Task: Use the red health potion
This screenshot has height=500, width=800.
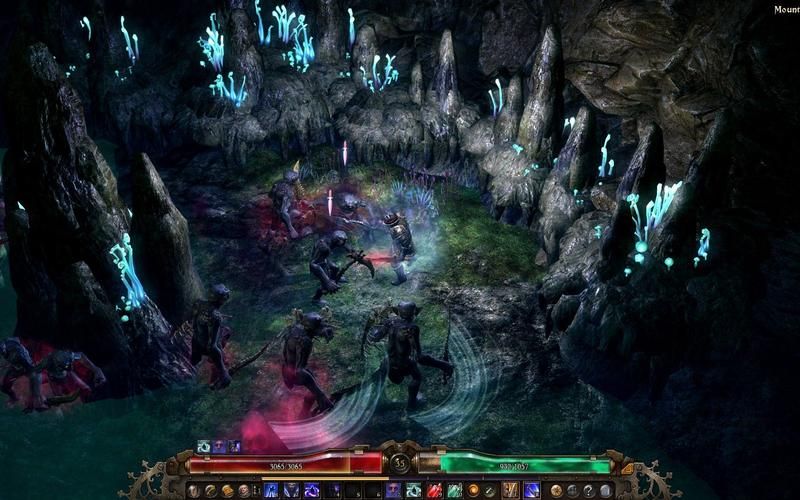Action: point(434,490)
